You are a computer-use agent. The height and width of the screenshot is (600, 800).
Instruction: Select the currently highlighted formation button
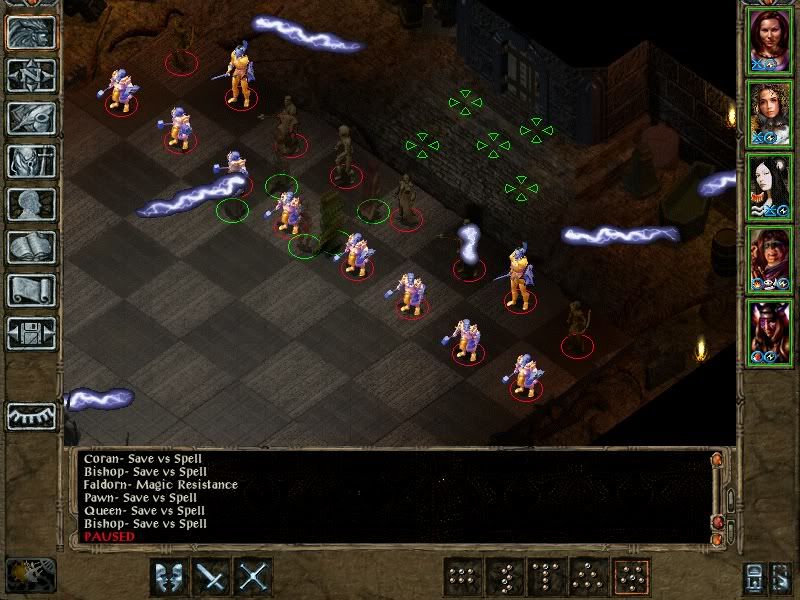tap(631, 577)
